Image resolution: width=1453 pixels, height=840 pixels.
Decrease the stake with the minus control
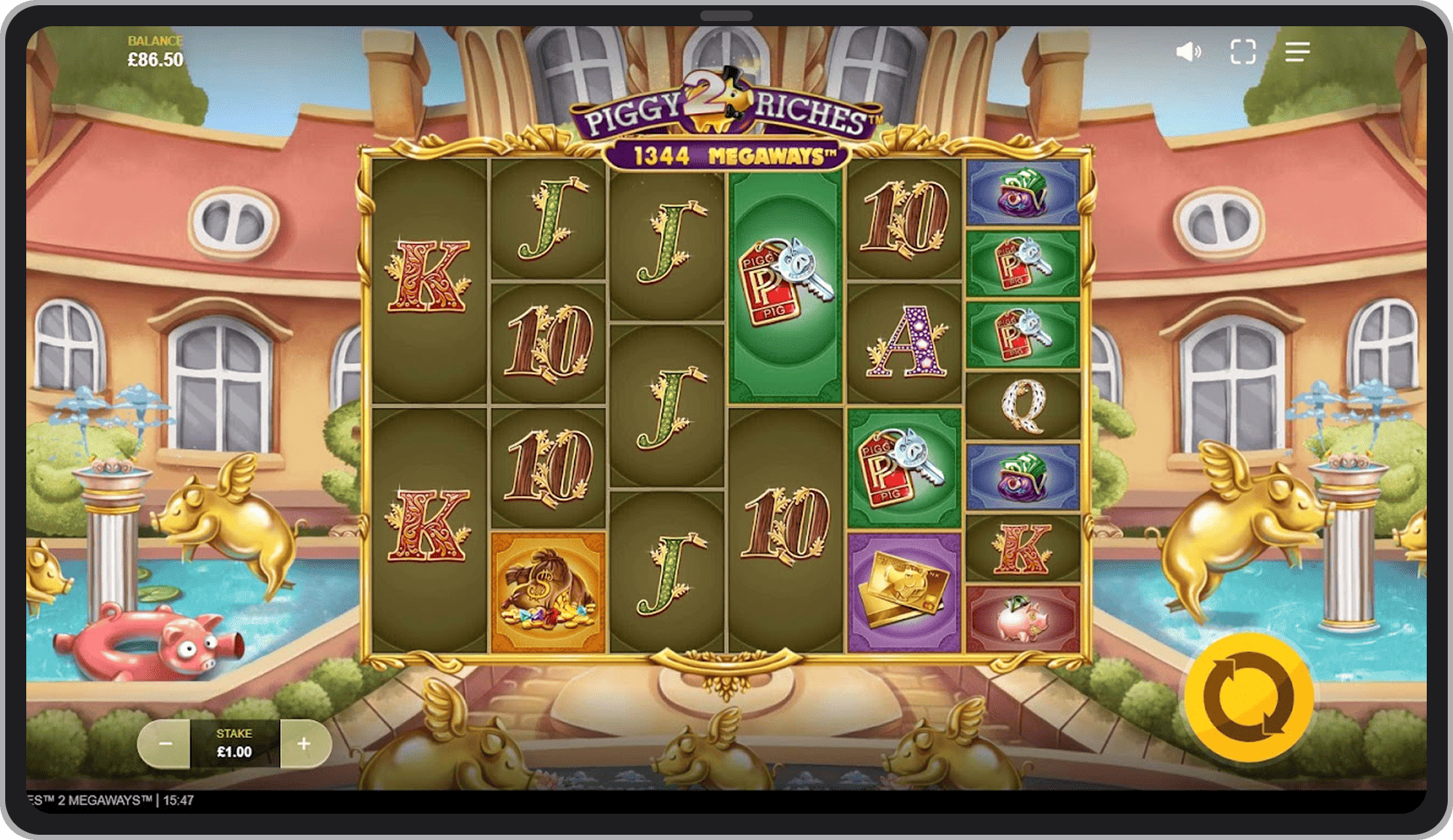coord(166,745)
